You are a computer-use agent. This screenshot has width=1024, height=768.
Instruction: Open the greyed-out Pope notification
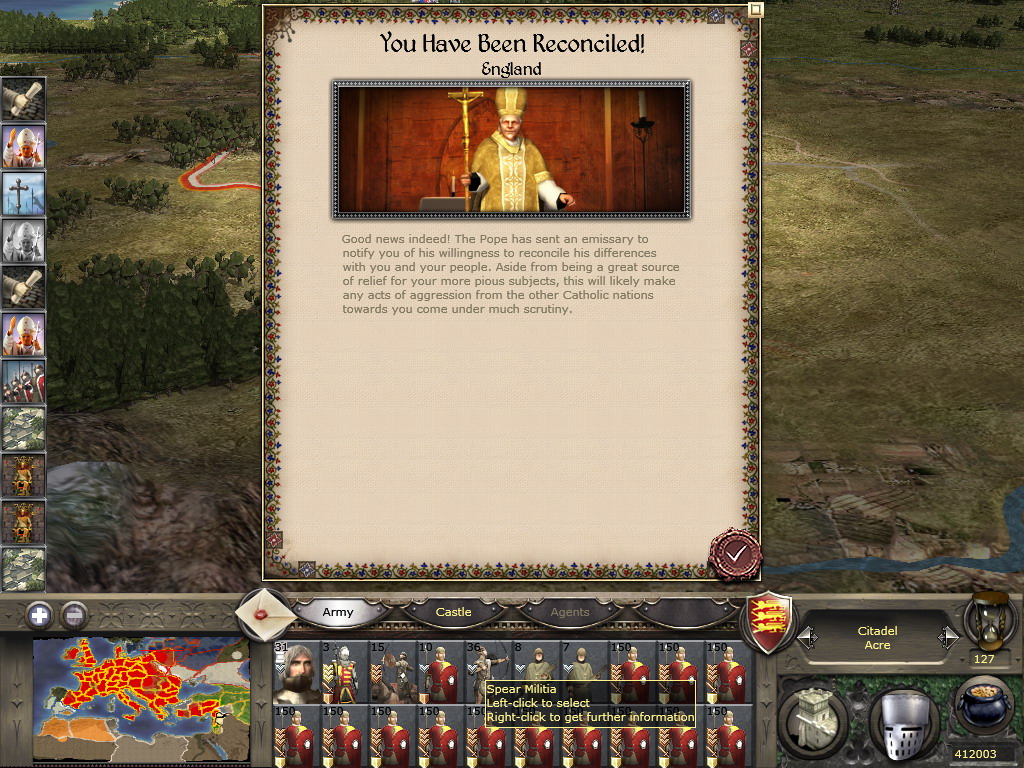click(22, 241)
